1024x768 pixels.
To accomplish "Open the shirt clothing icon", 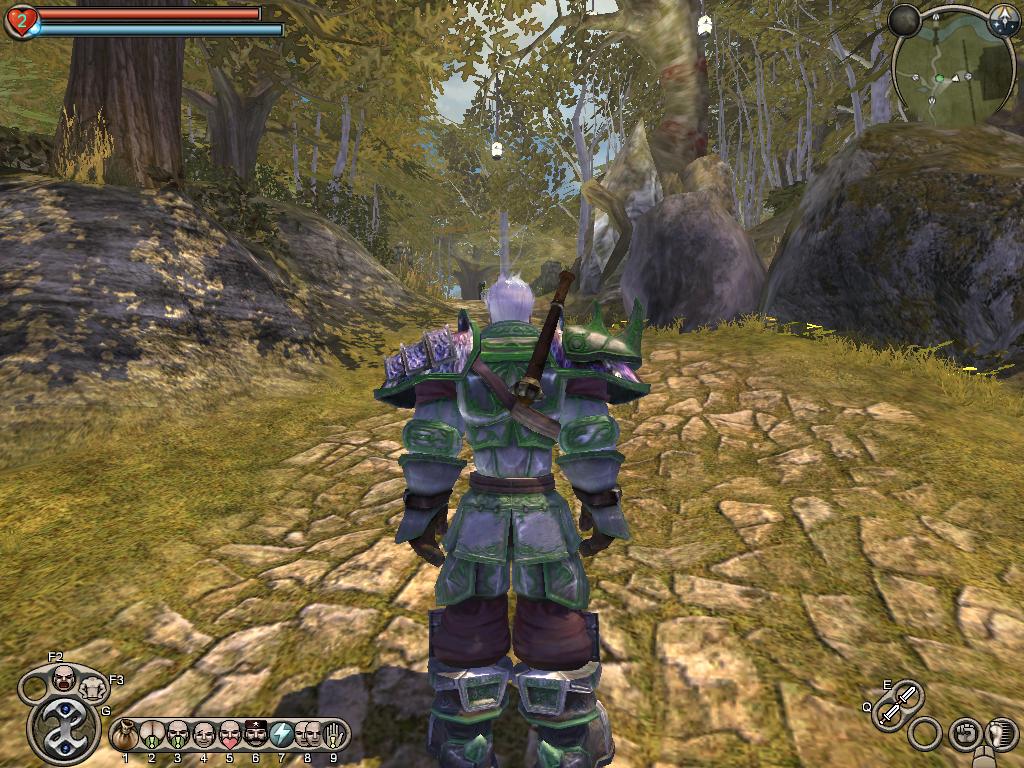I will click(93, 688).
